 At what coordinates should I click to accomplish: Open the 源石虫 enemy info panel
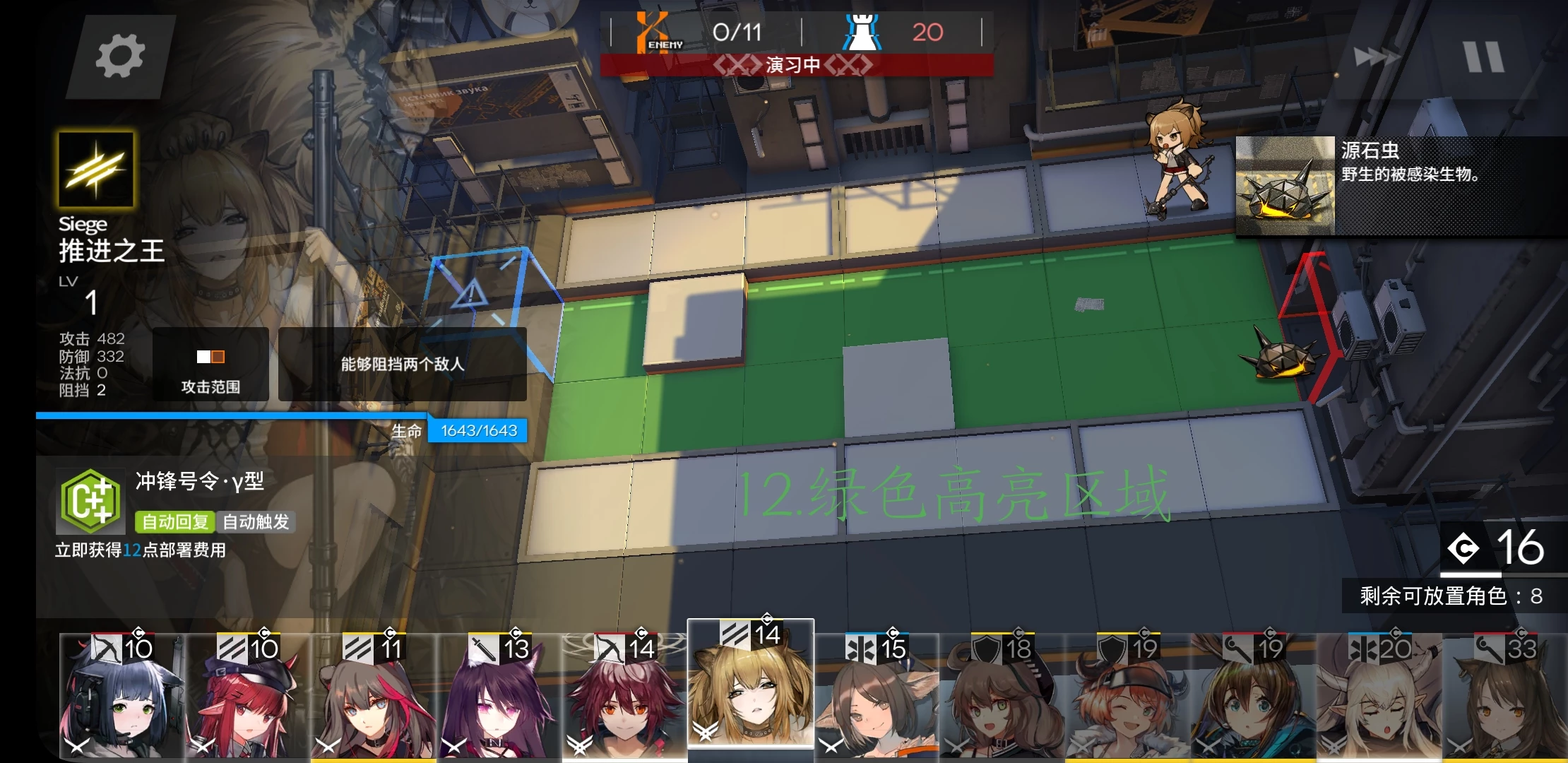point(1401,186)
